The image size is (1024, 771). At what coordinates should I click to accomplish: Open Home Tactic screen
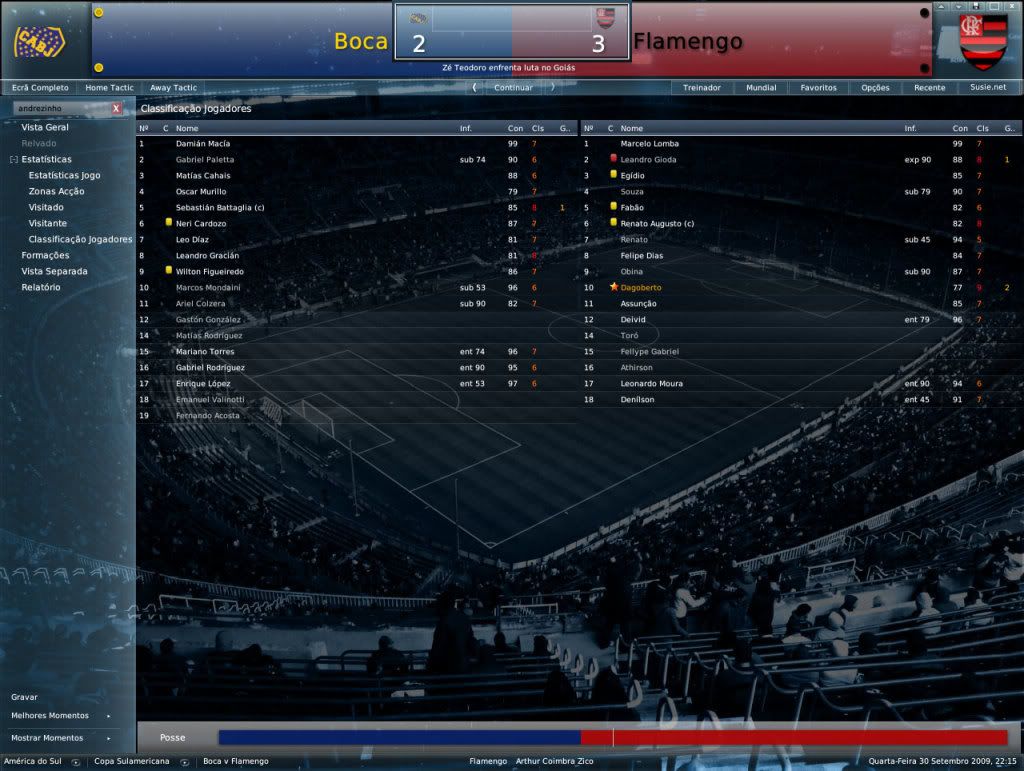[109, 88]
